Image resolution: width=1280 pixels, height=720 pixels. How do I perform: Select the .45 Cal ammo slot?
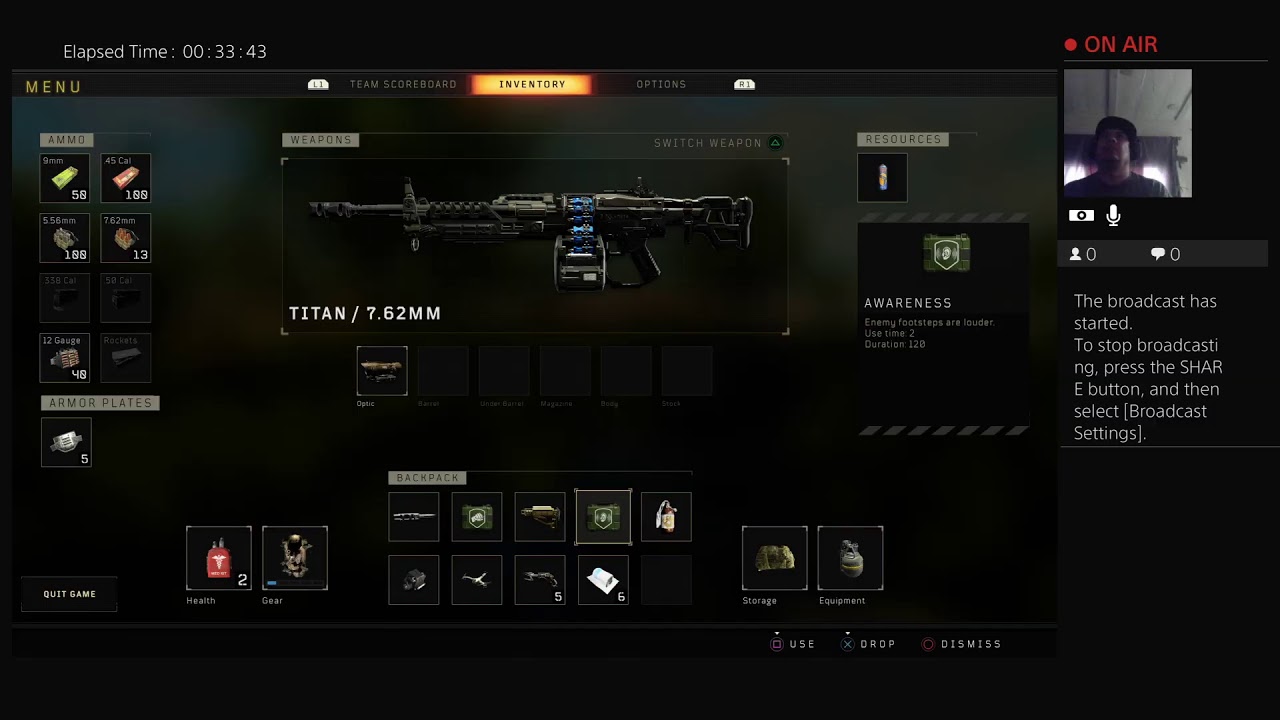click(126, 178)
